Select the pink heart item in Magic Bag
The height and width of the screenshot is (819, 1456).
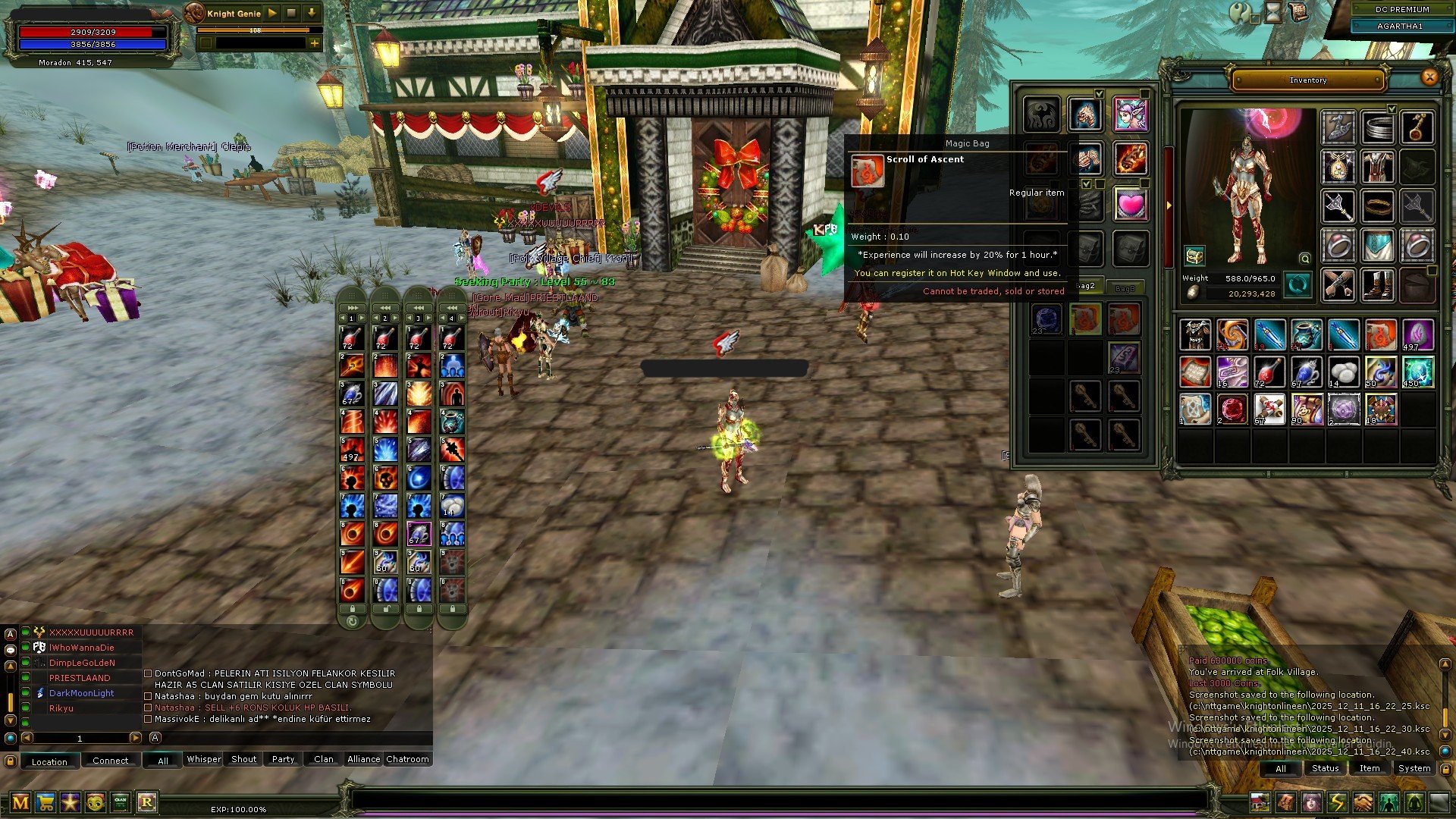pyautogui.click(x=1130, y=204)
